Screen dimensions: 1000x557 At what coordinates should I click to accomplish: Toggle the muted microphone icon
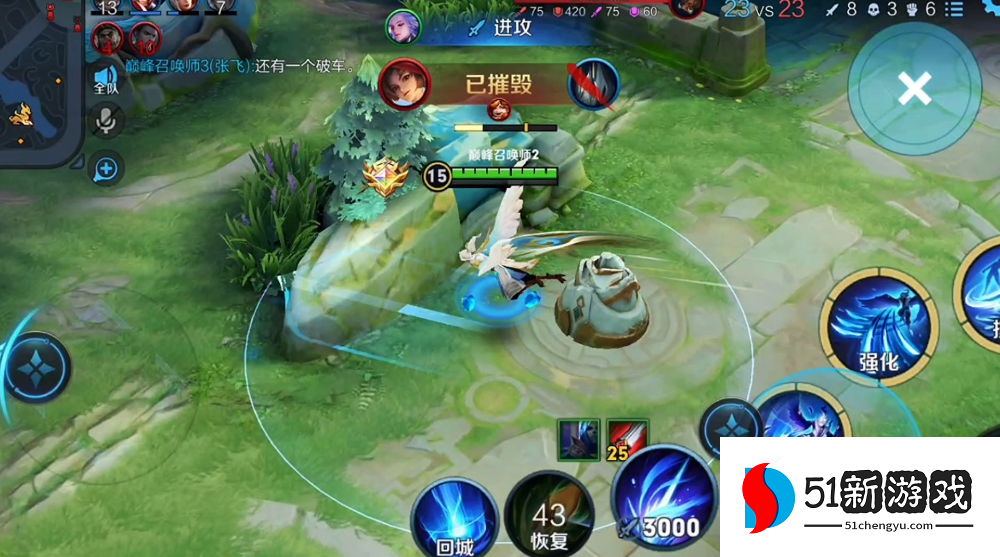click(105, 123)
